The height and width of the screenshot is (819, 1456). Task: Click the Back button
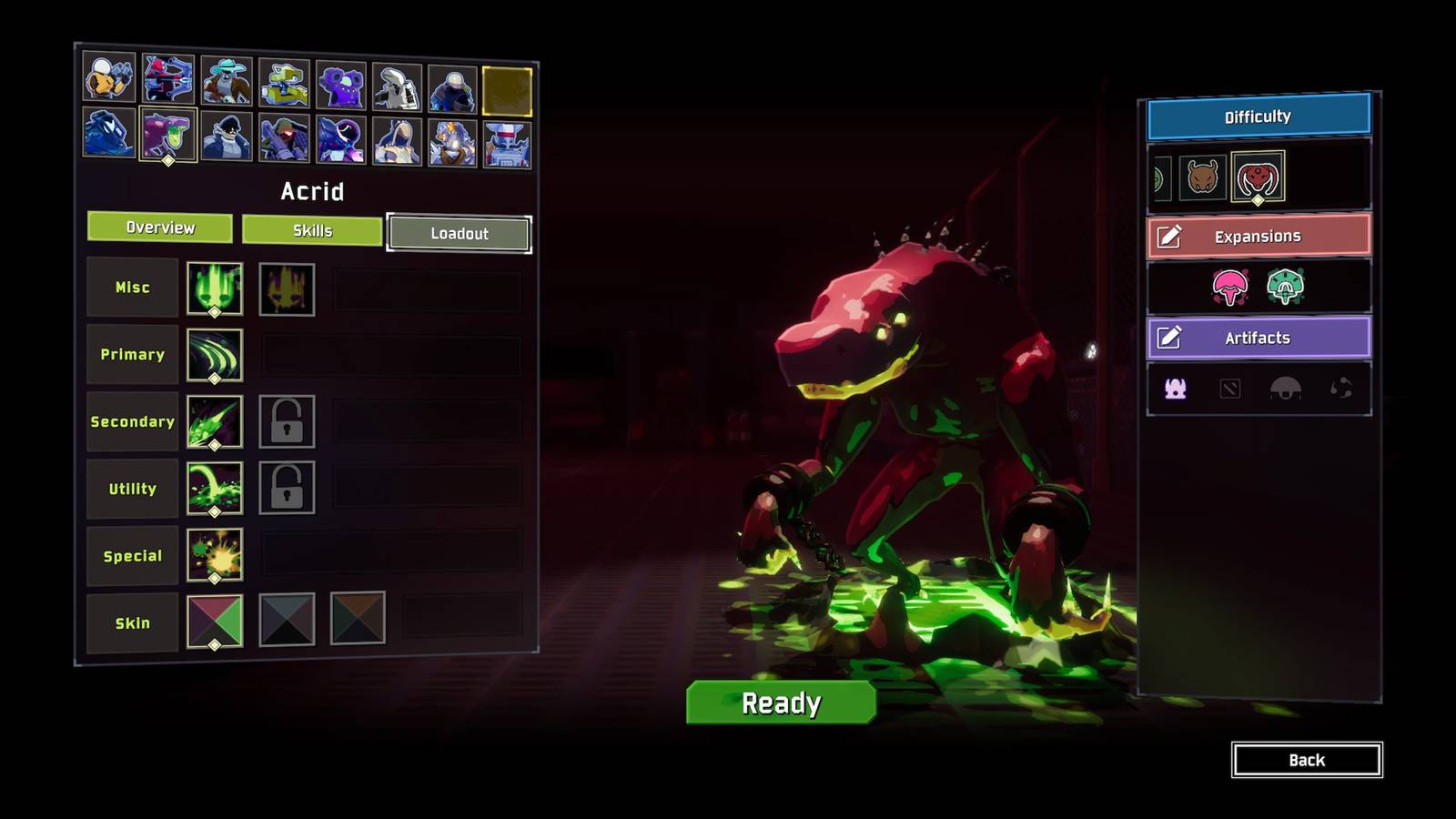pyautogui.click(x=1308, y=759)
